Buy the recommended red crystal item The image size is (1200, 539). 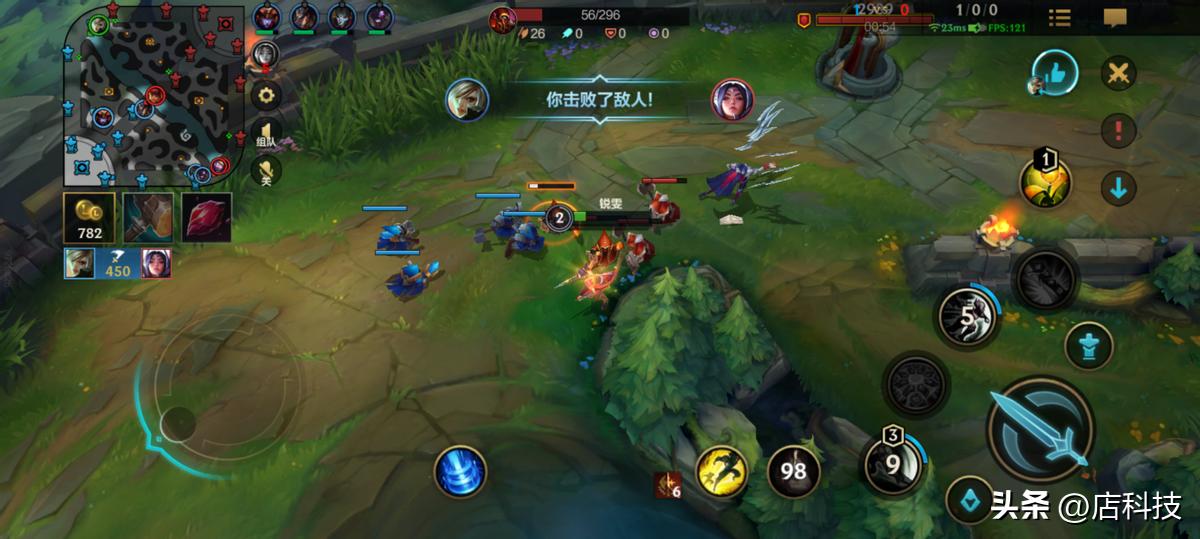pos(207,218)
